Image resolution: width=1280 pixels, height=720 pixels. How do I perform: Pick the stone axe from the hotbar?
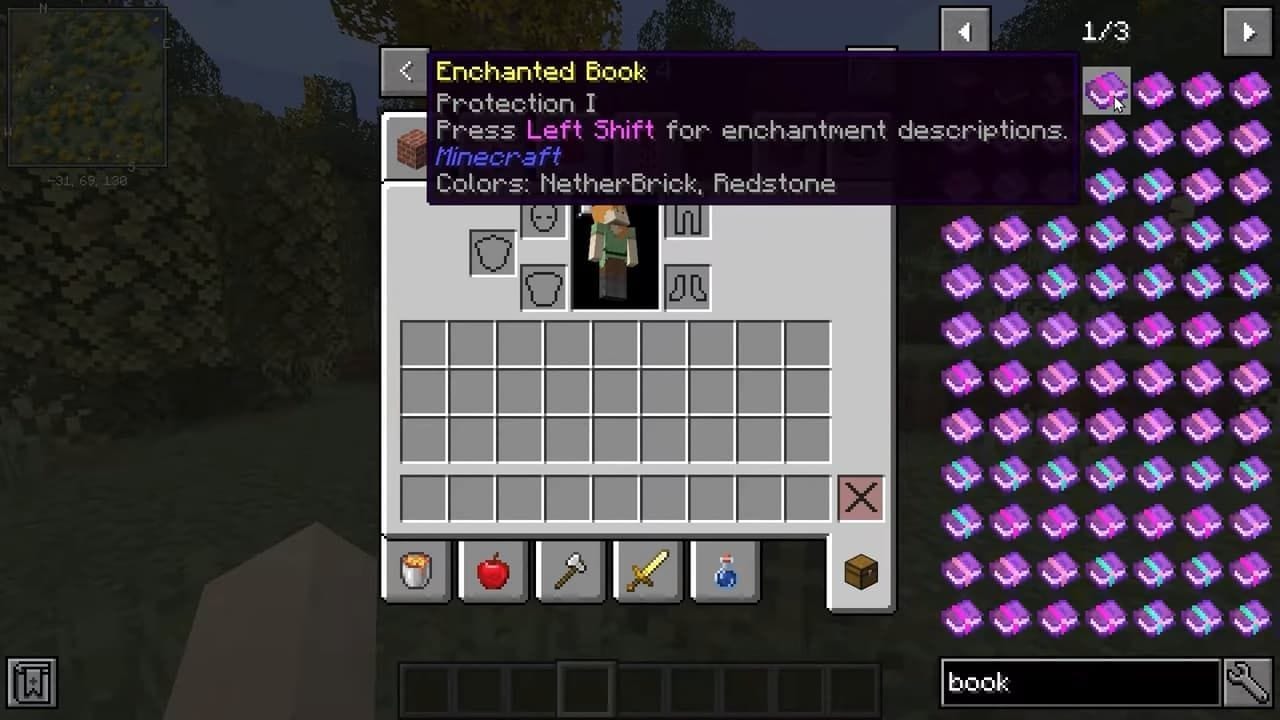(x=570, y=570)
